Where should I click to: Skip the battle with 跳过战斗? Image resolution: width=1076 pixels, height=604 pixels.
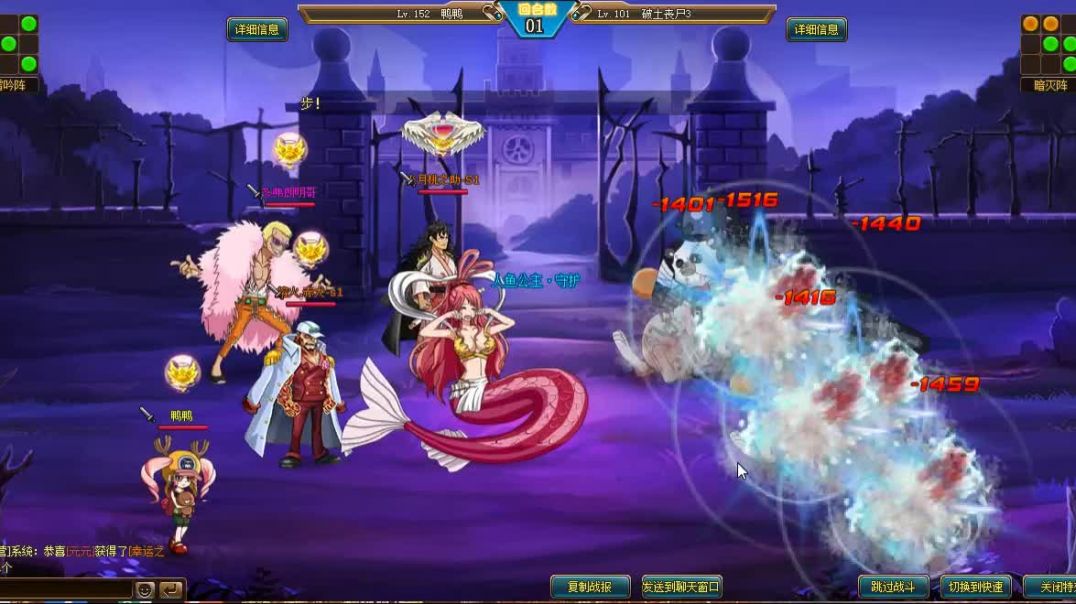pos(893,587)
